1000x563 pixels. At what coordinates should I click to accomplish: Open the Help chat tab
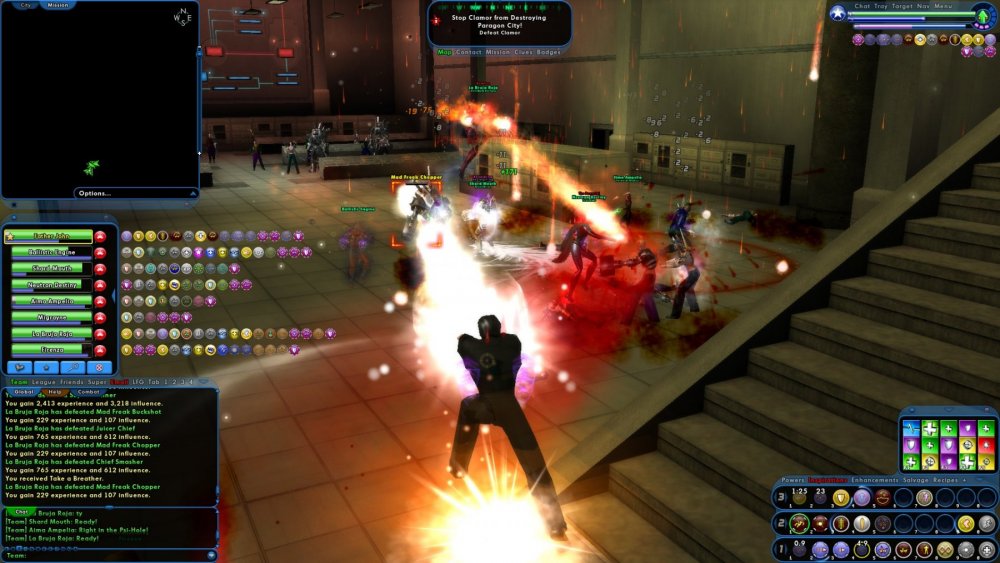[56, 392]
